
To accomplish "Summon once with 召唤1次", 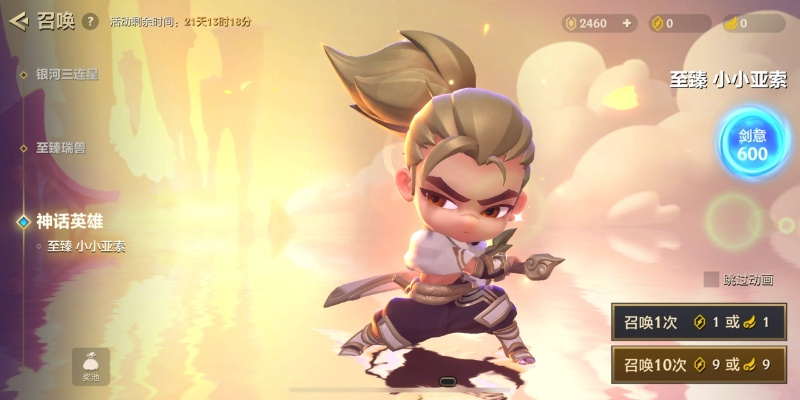I will click(x=698, y=322).
